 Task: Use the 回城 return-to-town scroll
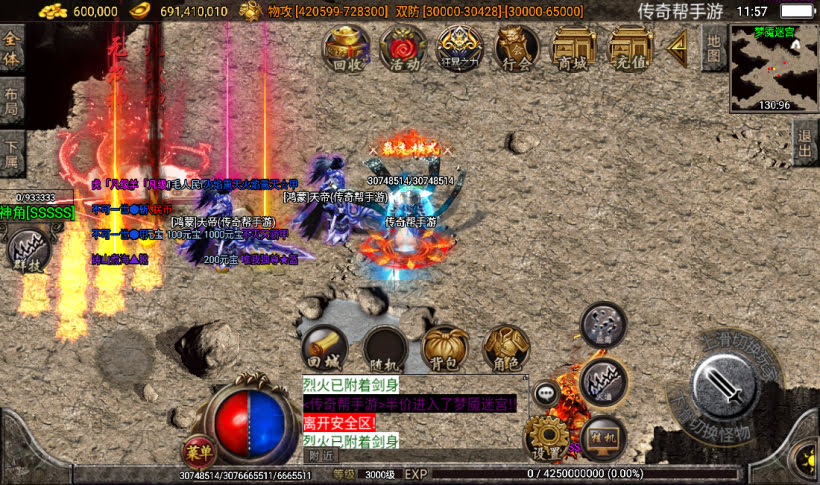coord(325,348)
